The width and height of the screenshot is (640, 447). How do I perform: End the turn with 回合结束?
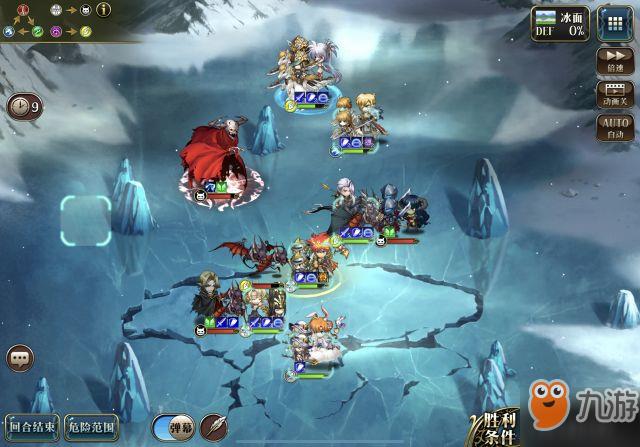pos(32,427)
